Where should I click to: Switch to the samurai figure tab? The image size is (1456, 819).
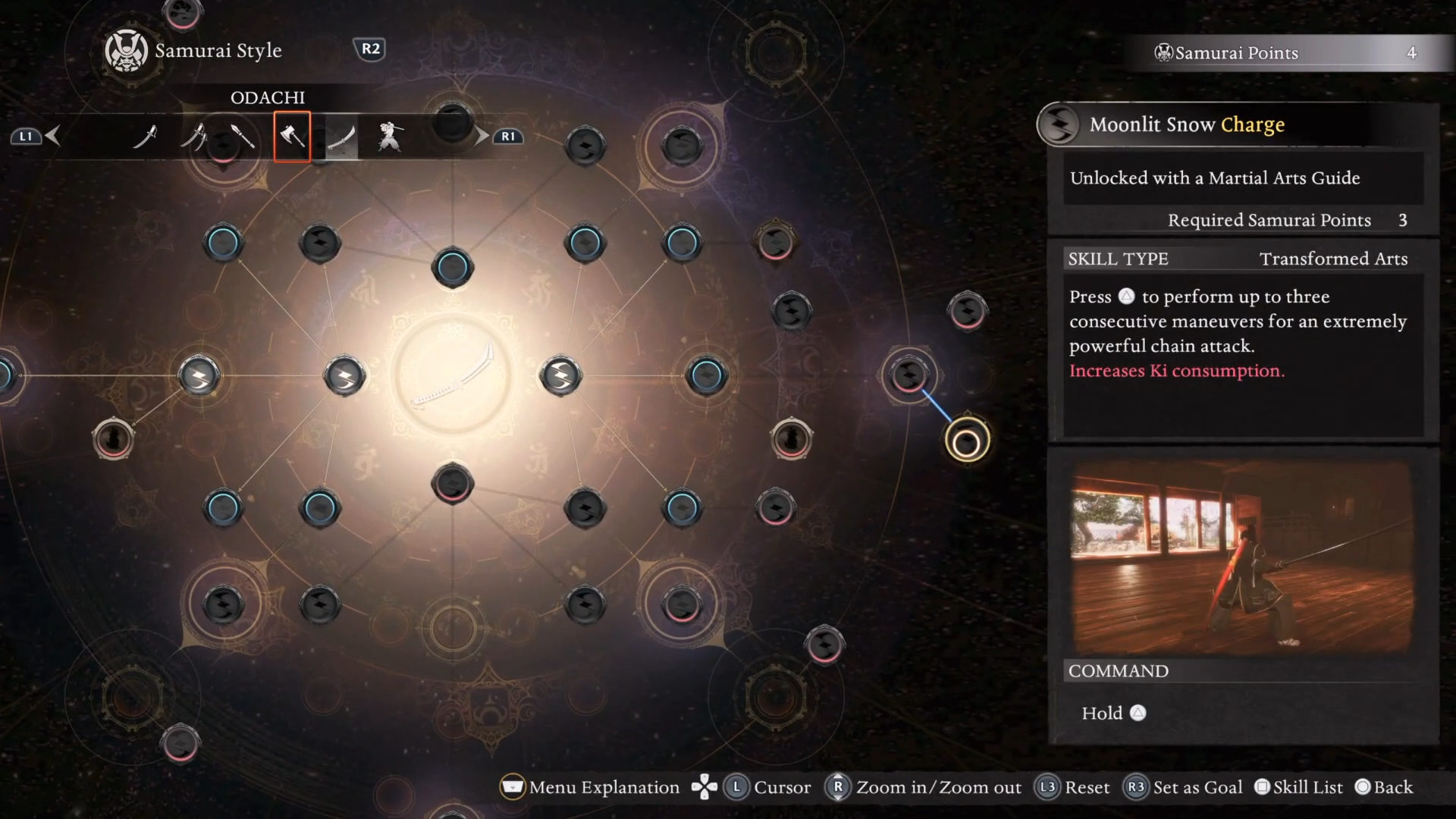click(x=391, y=136)
